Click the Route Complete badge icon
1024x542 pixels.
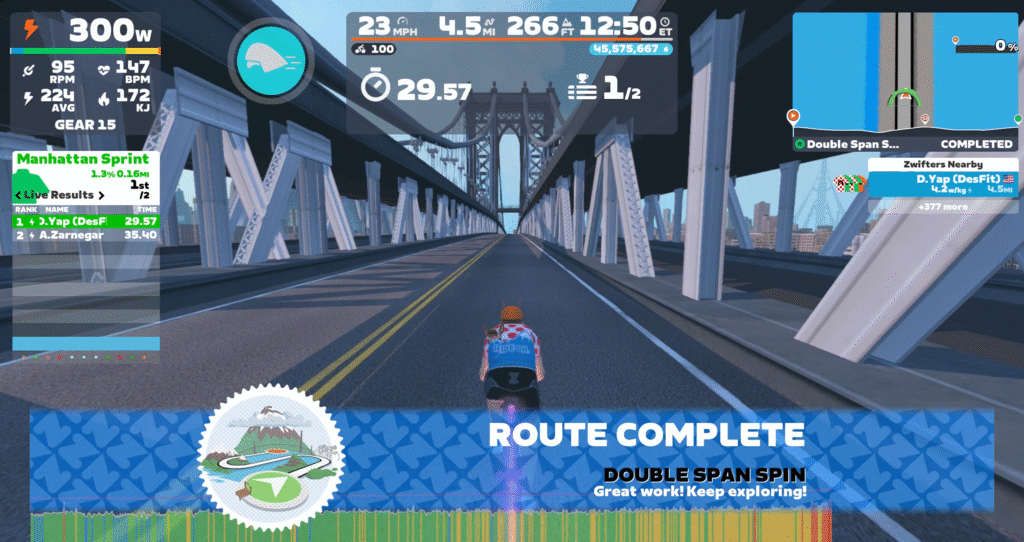(x=270, y=455)
